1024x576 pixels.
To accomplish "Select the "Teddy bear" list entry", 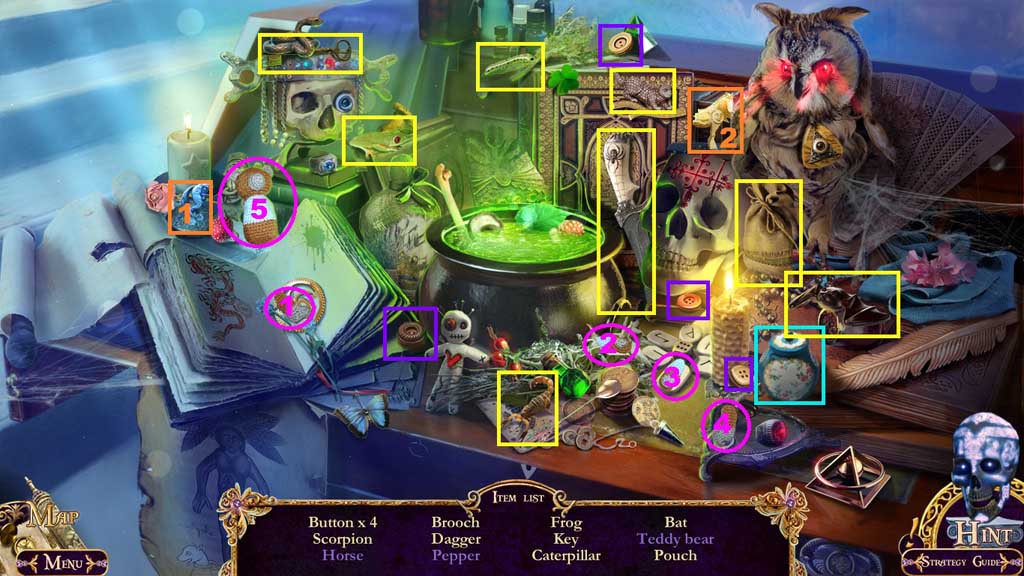I will (x=676, y=539).
